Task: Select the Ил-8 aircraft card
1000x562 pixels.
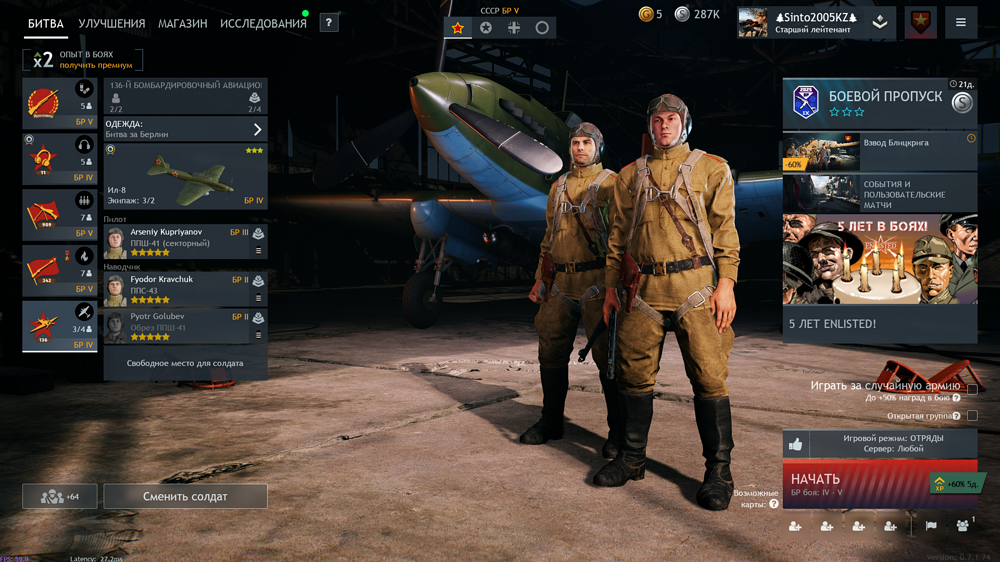Action: pos(185,175)
